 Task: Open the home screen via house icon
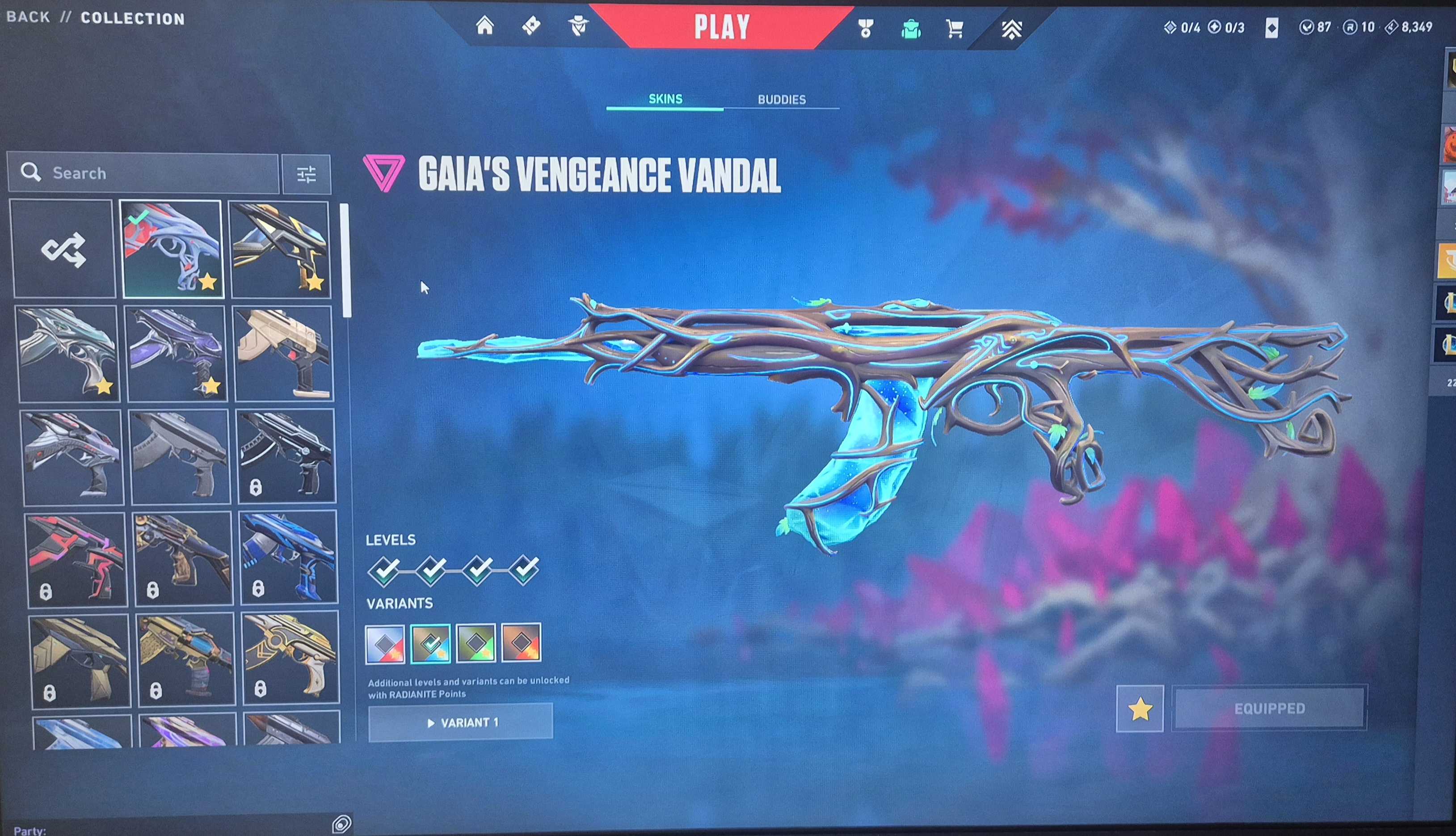click(x=485, y=26)
